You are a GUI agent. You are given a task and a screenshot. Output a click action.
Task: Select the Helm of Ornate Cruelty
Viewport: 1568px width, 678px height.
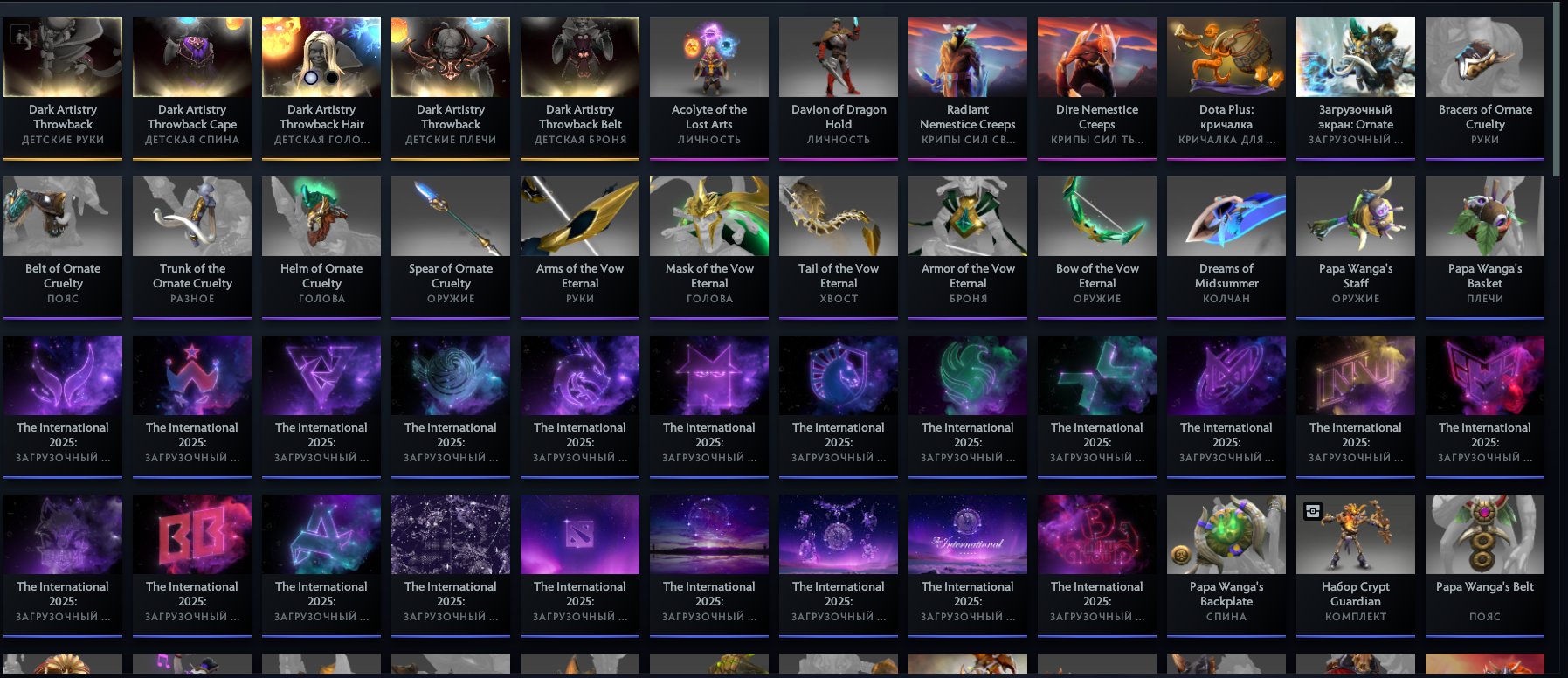(321, 216)
